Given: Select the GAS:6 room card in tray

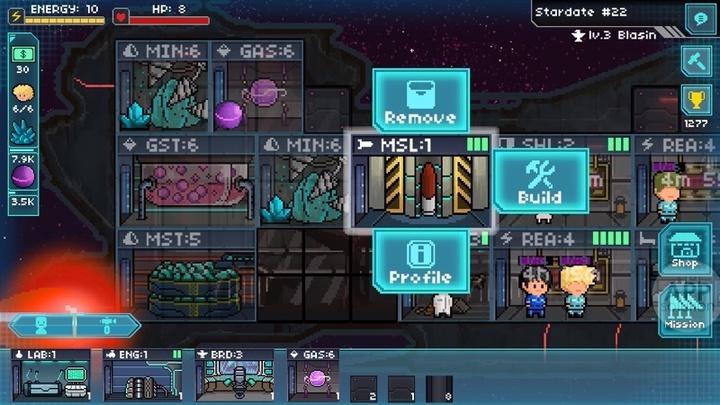Looking at the screenshot, I should pos(315,375).
